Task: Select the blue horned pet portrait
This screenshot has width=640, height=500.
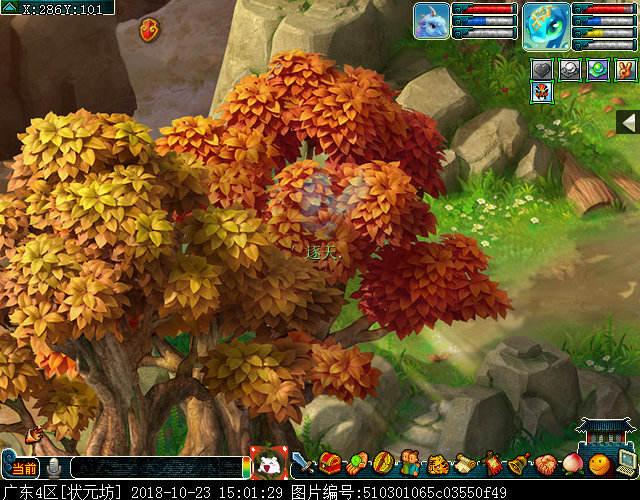Action: point(431,21)
